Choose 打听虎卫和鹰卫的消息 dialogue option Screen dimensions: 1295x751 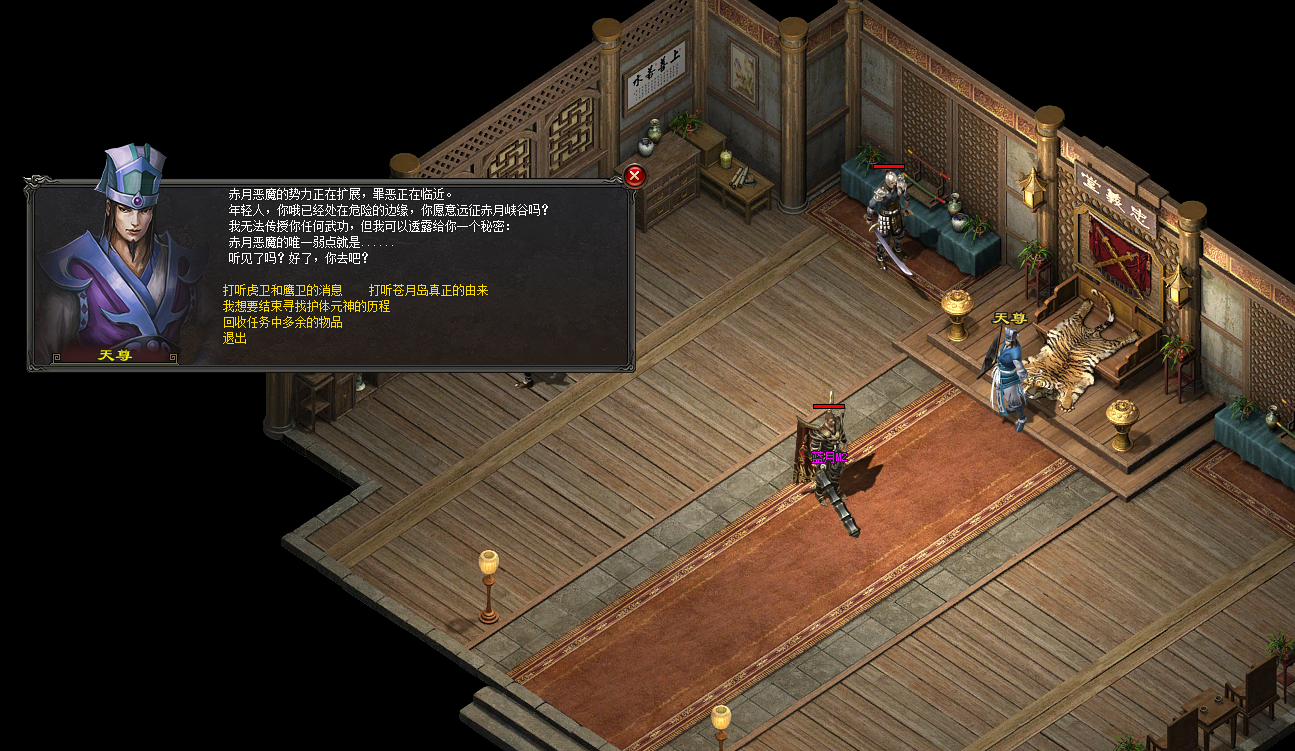282,290
